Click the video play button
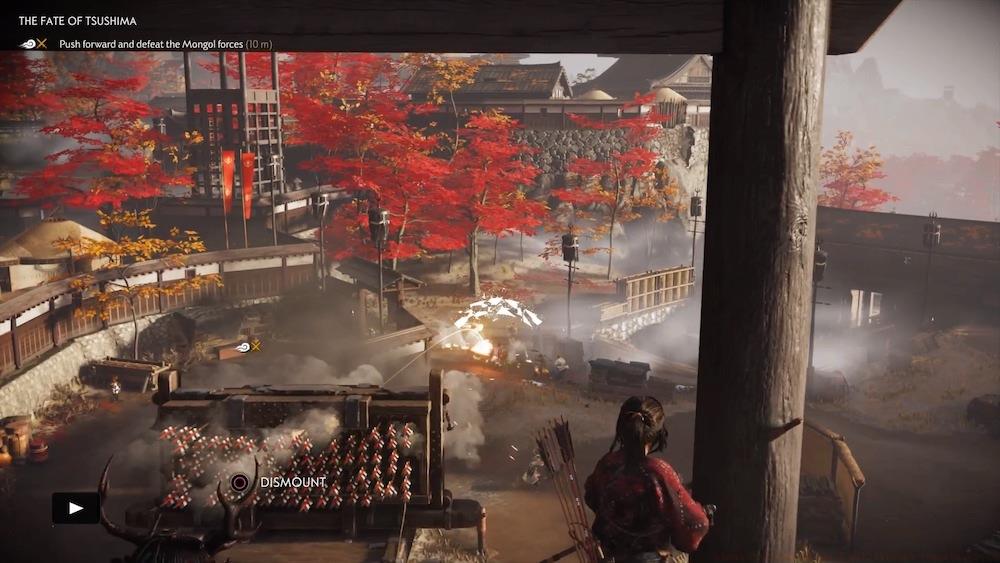Viewport: 1000px width, 563px height. (x=76, y=508)
